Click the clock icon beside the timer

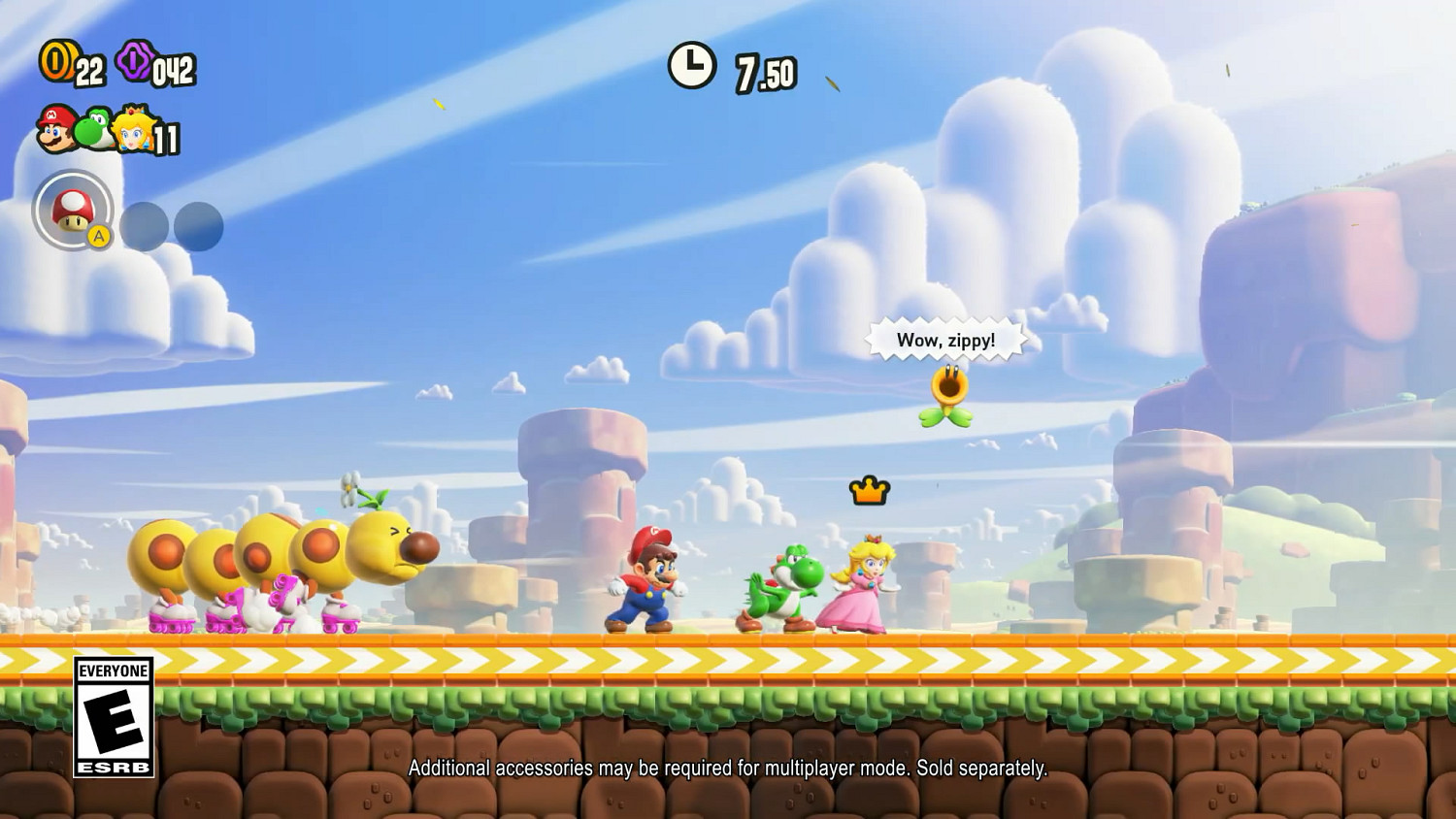pos(691,66)
